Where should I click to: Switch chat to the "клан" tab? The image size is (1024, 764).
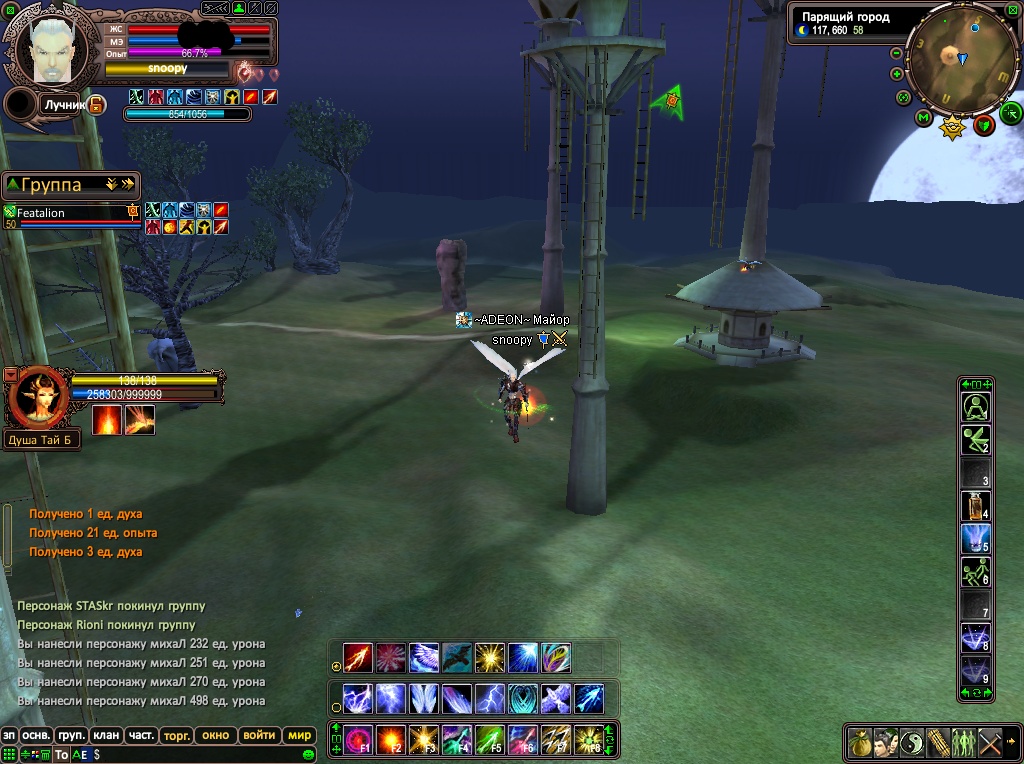[x=106, y=735]
